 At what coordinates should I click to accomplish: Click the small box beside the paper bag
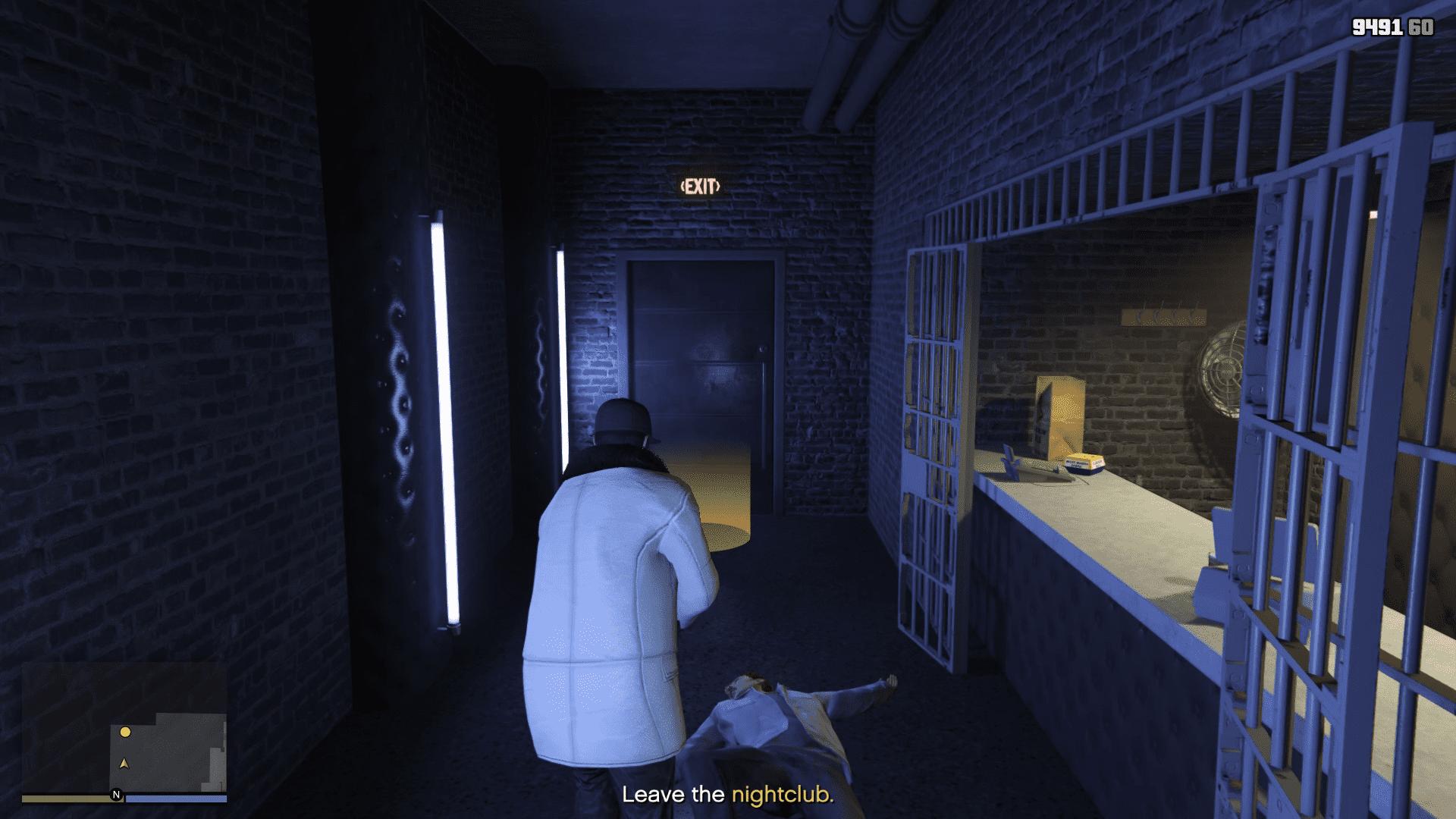point(1084,464)
